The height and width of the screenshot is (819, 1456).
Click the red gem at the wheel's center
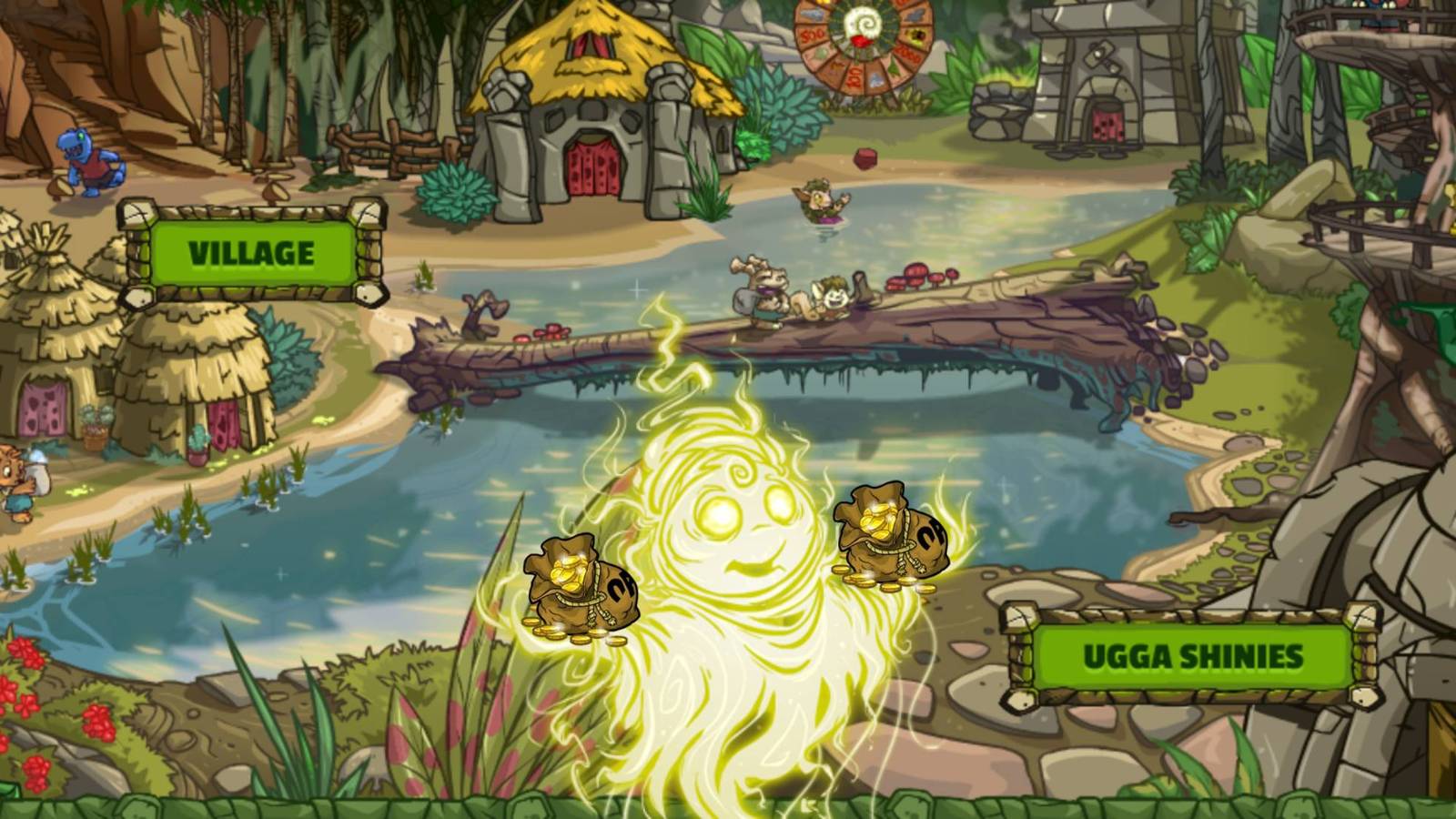pyautogui.click(x=863, y=41)
